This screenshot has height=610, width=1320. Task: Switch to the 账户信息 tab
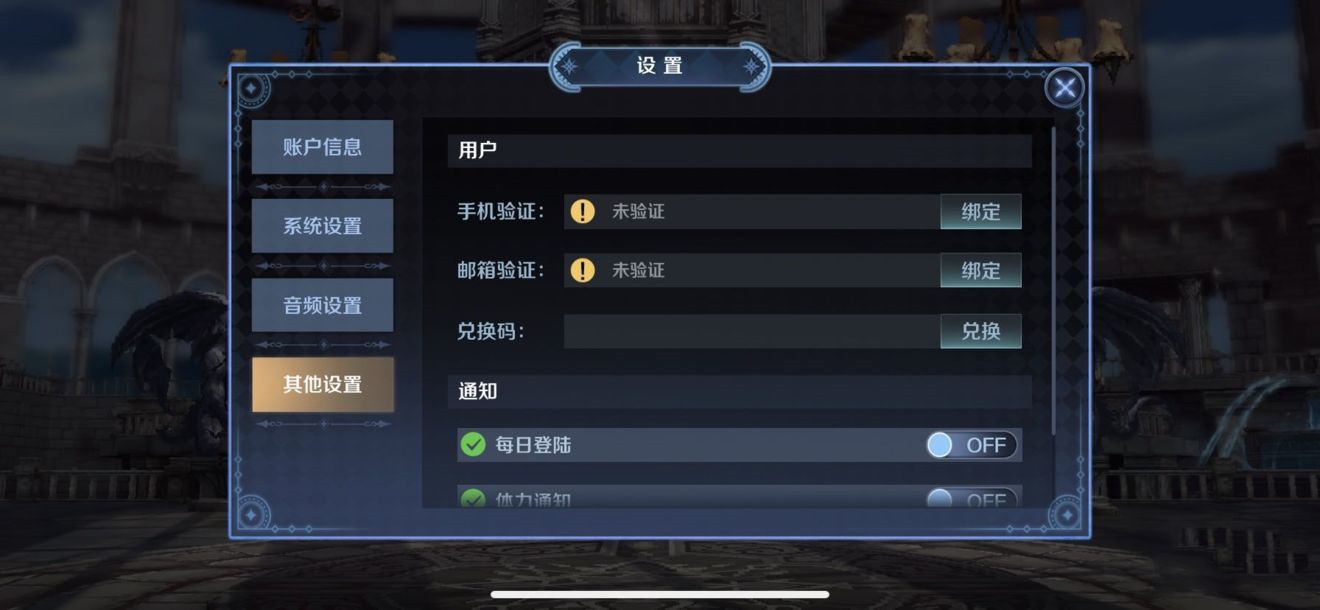pos(322,147)
